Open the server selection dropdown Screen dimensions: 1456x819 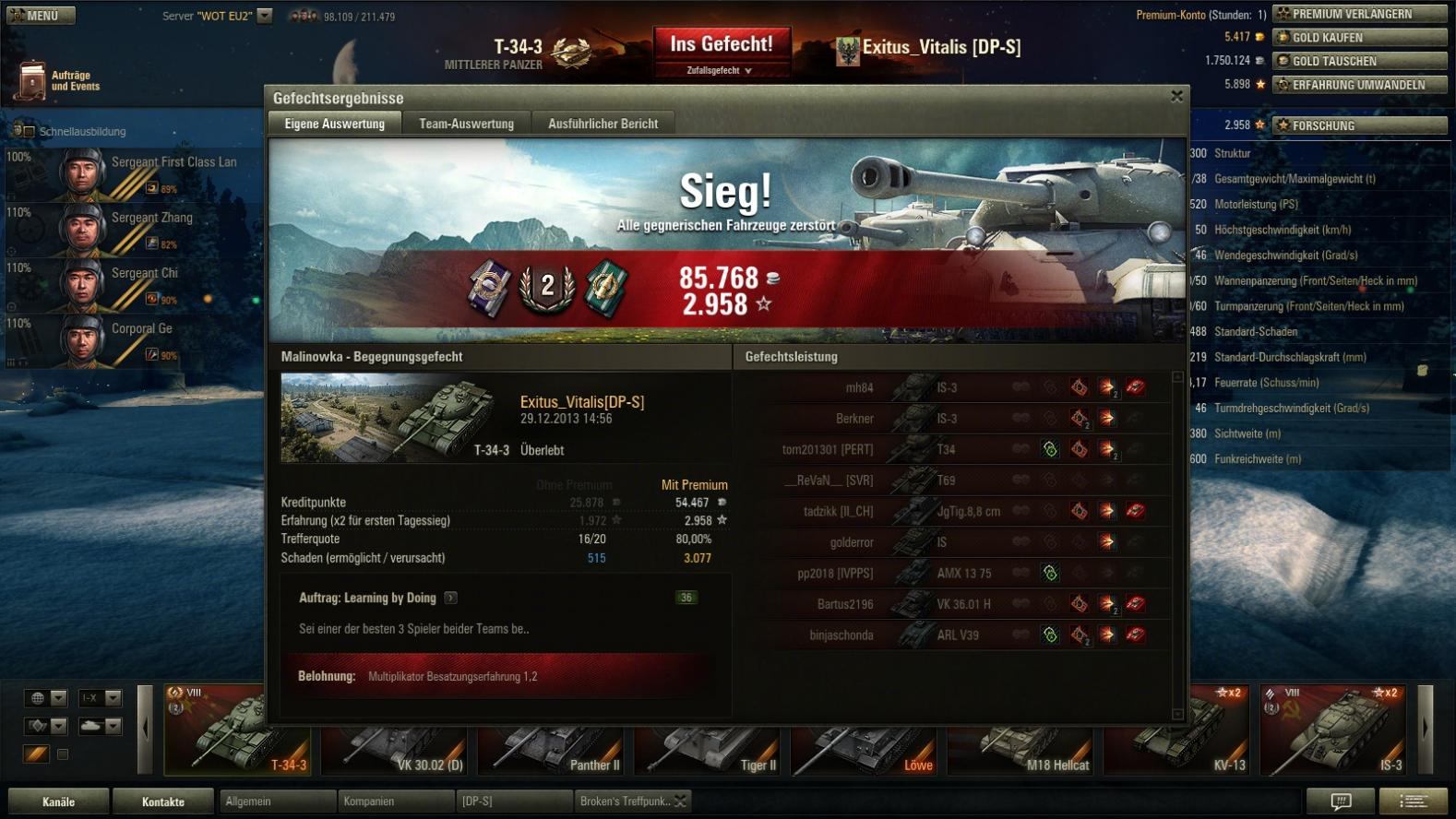click(x=265, y=16)
